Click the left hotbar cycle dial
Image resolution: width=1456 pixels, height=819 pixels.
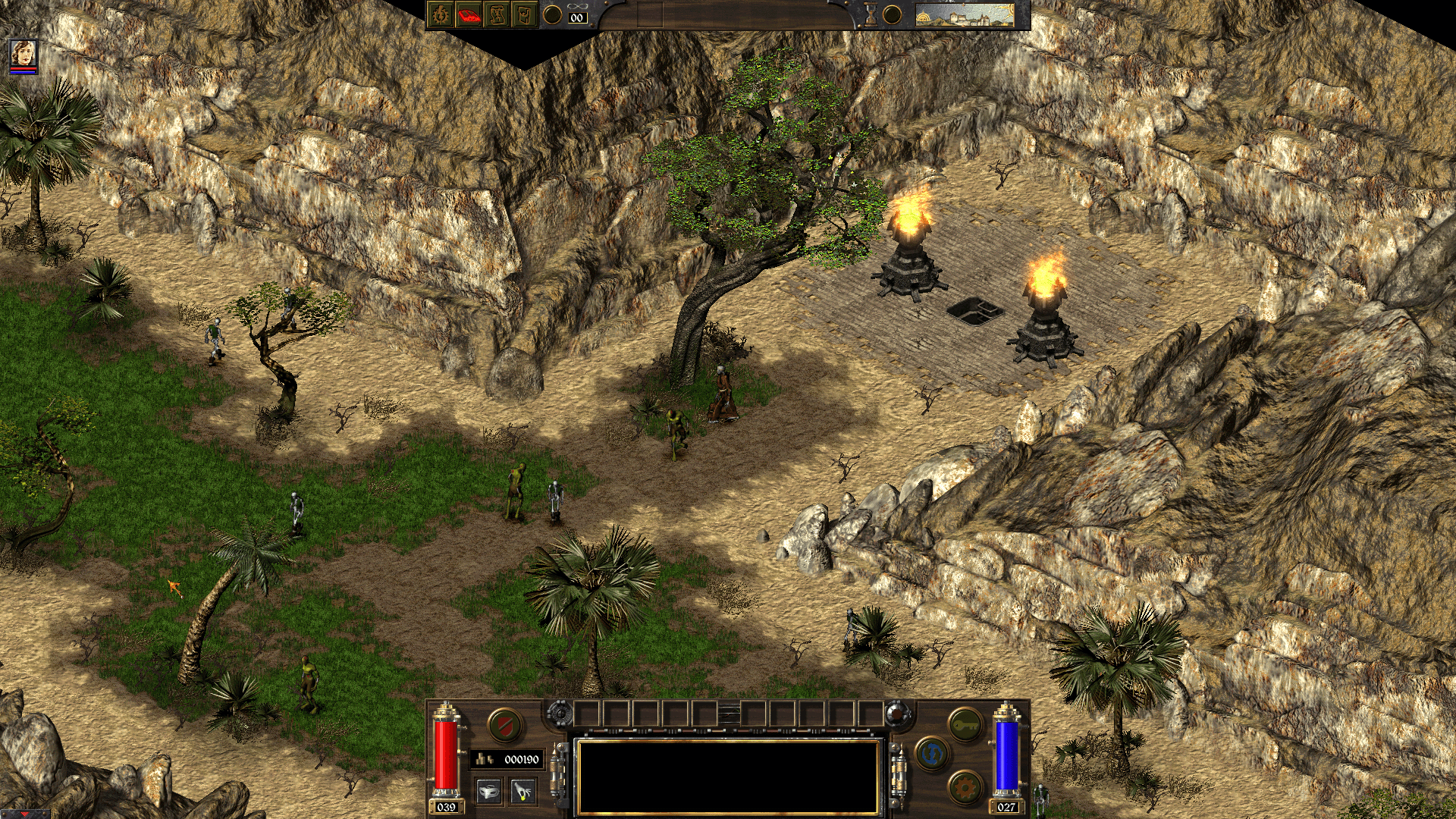pyautogui.click(x=560, y=713)
